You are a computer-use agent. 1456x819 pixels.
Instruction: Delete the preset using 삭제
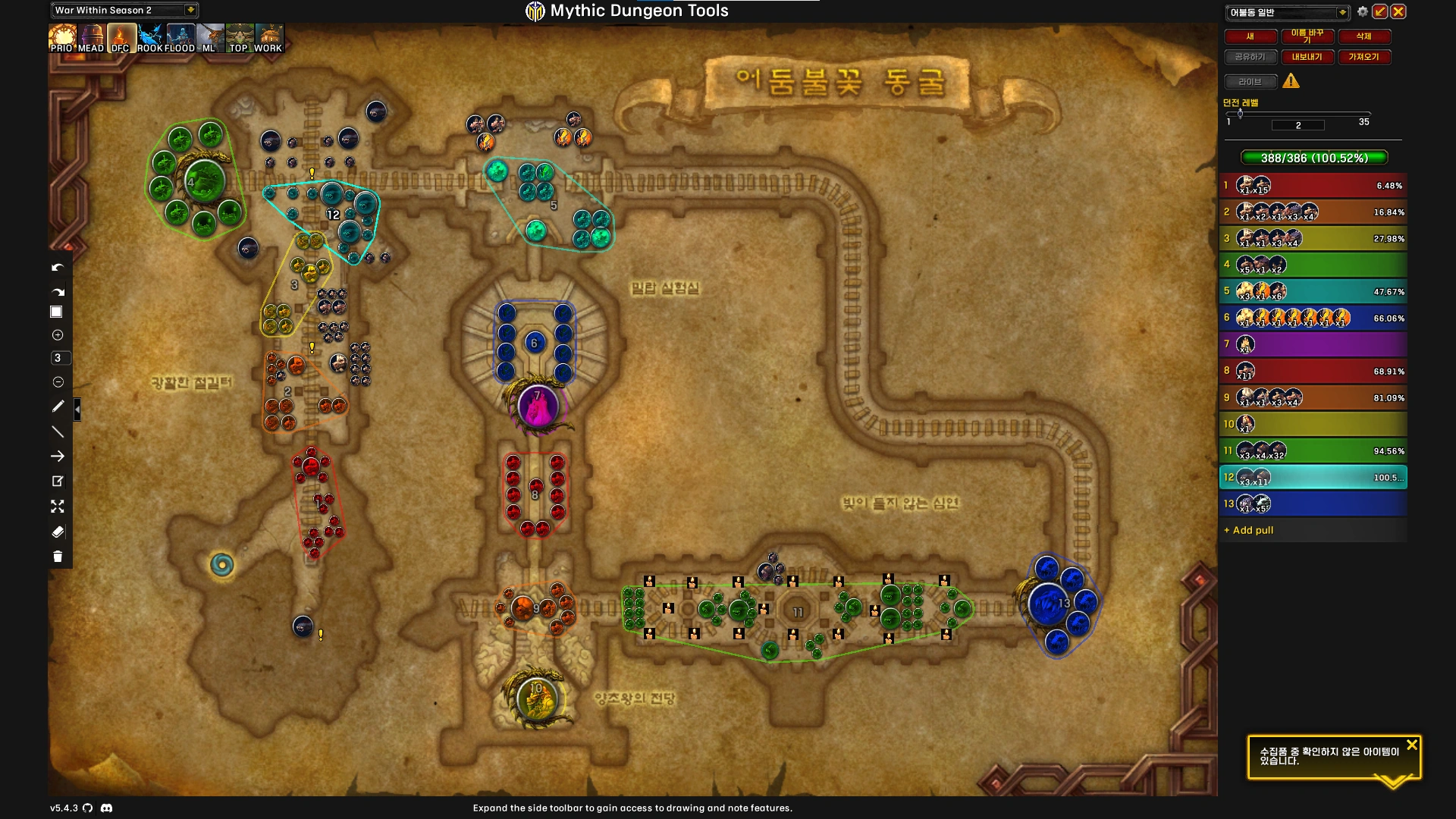coord(1363,36)
